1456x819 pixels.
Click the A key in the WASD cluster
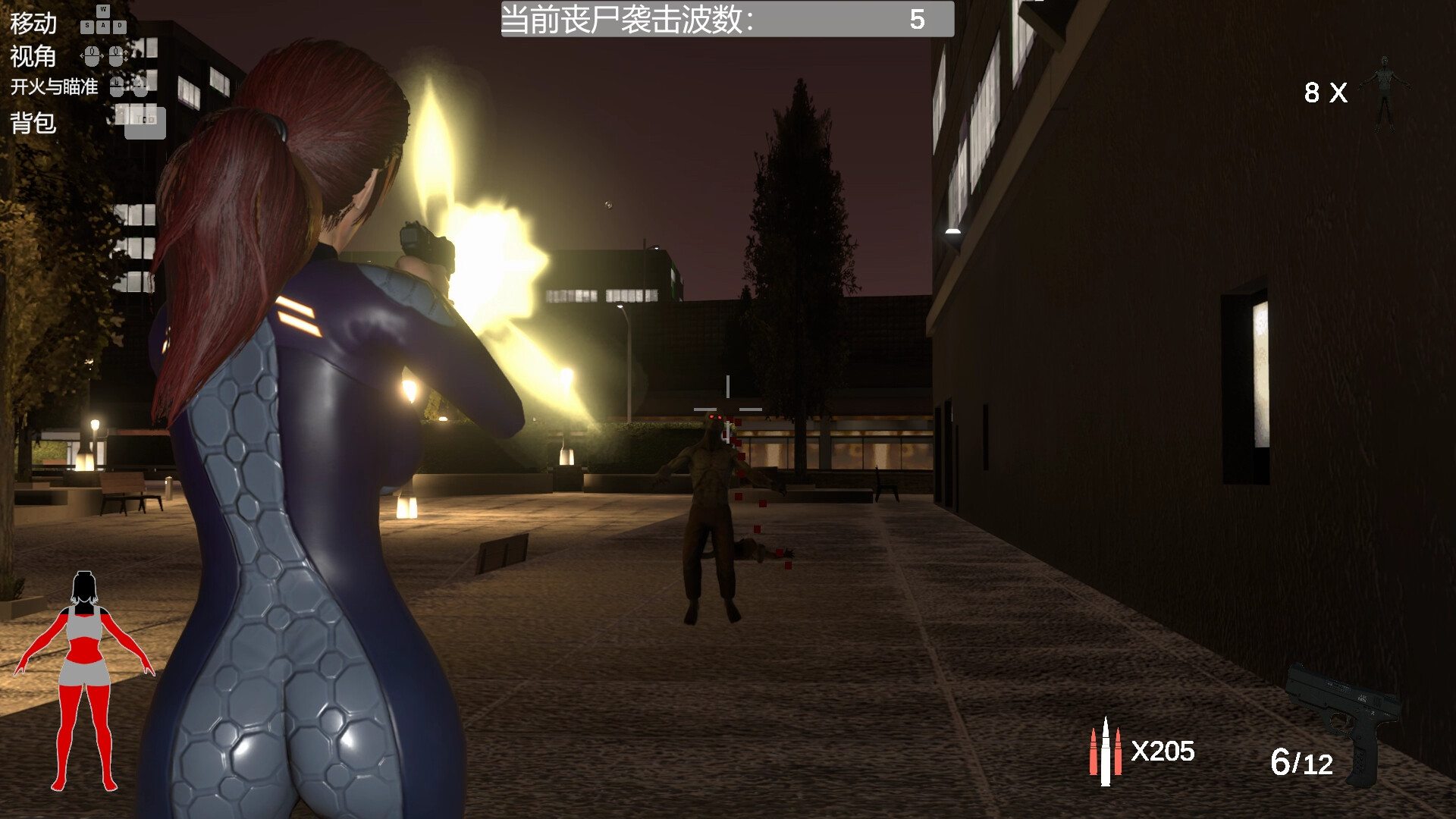[x=104, y=27]
